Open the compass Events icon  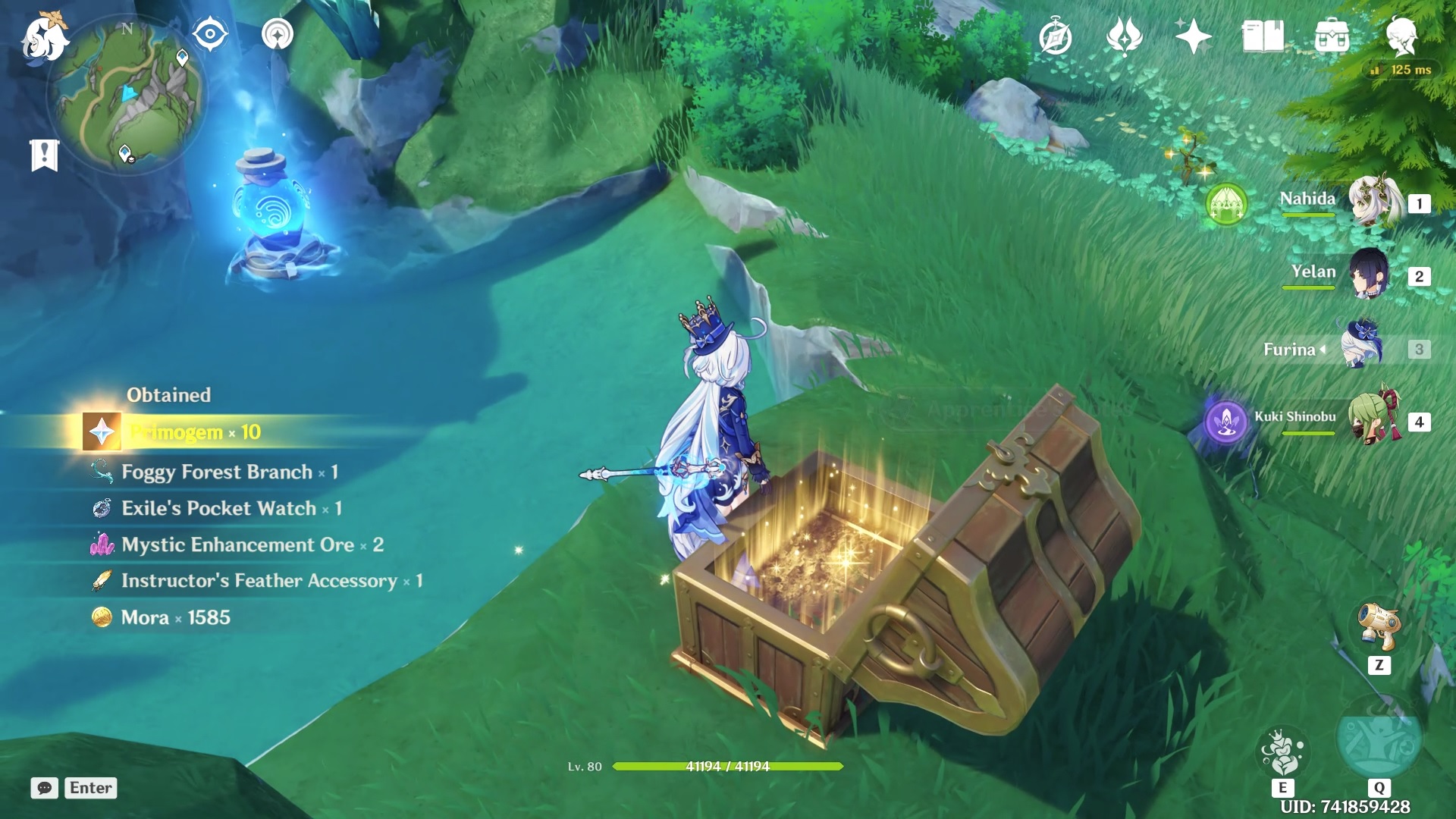[1056, 36]
